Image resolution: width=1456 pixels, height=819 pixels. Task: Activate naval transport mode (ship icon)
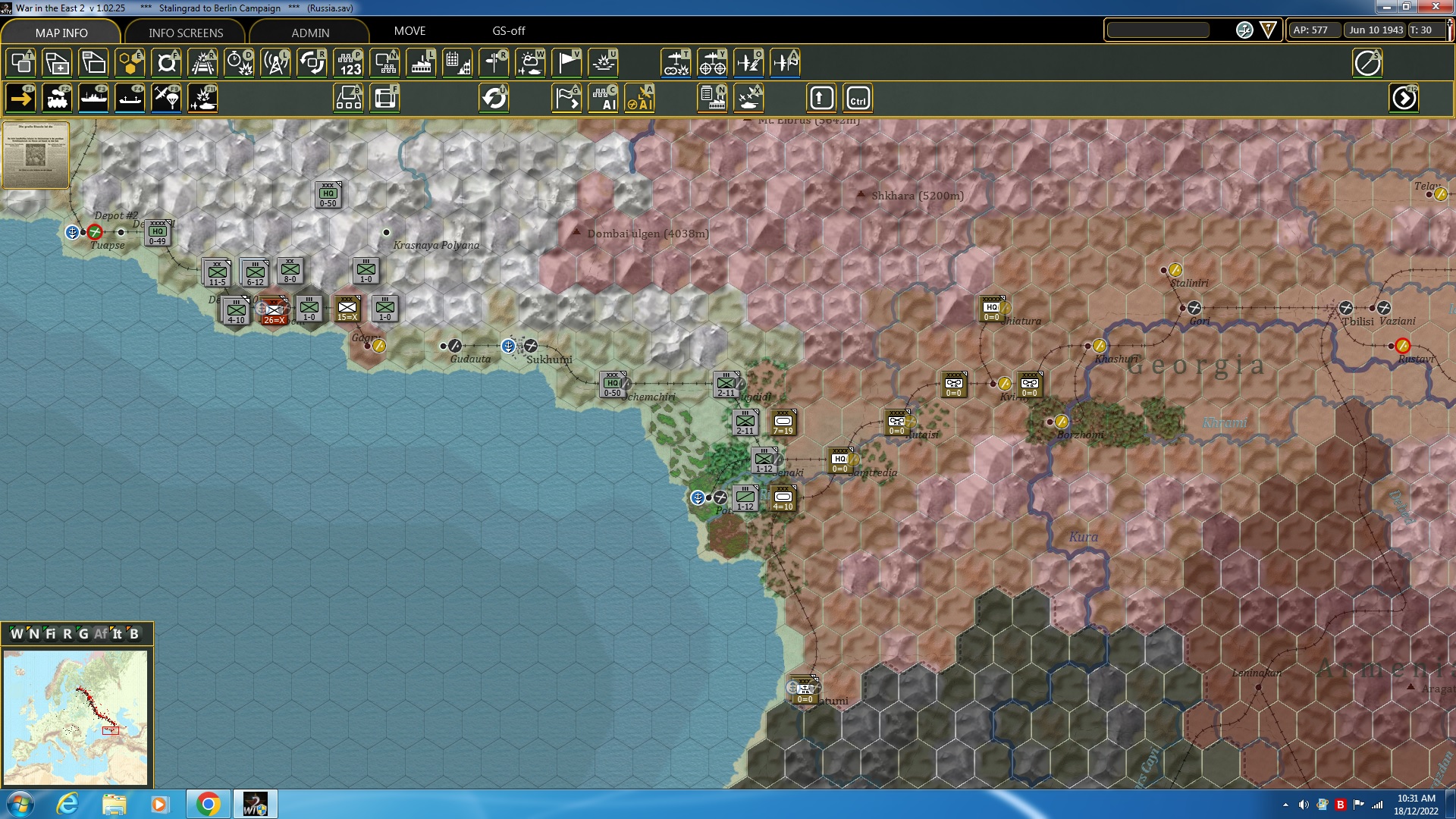point(93,98)
